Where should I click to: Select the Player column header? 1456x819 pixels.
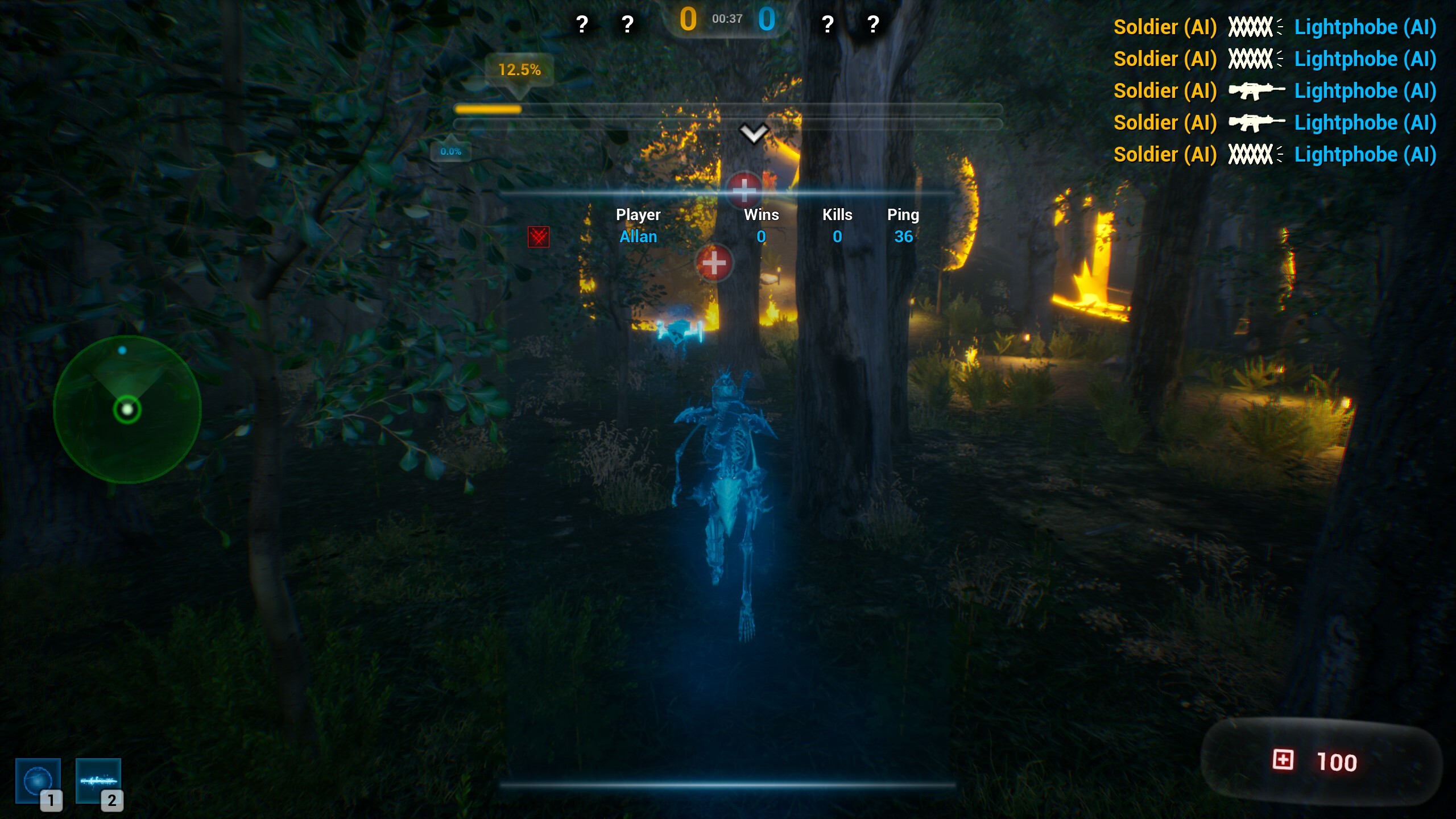tap(638, 214)
